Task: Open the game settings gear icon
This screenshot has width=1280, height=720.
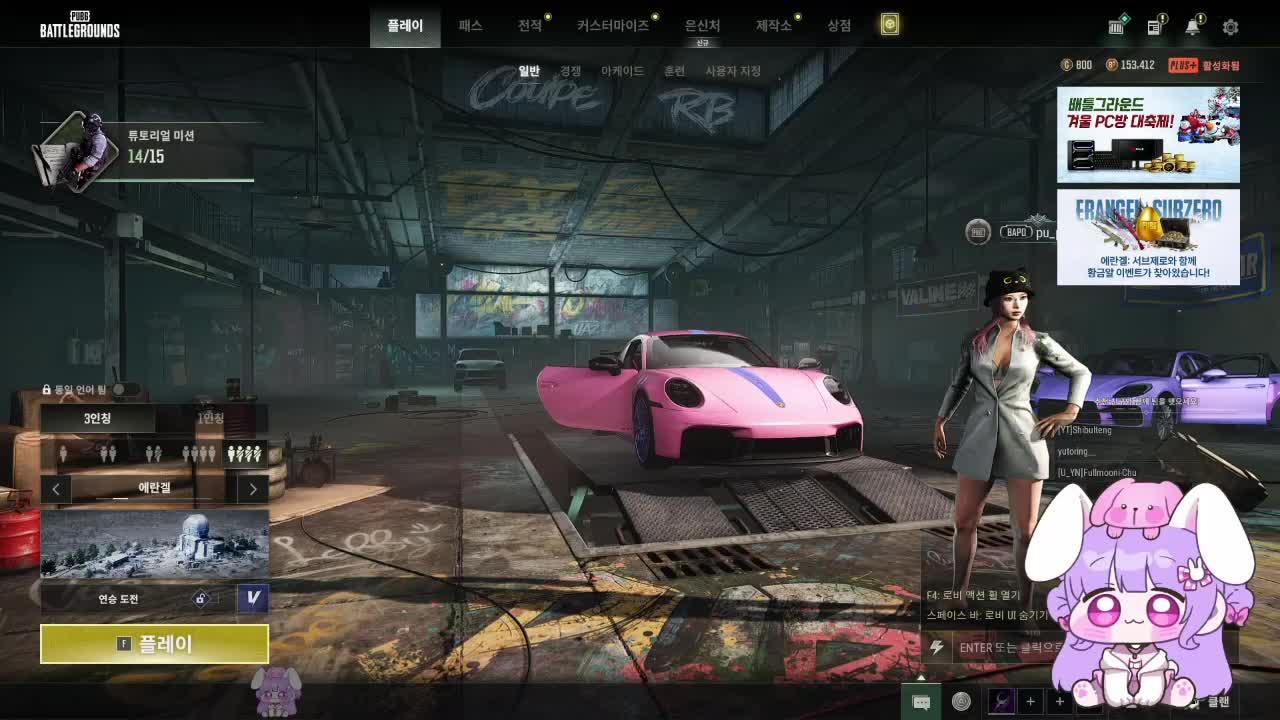Action: 1230,27
